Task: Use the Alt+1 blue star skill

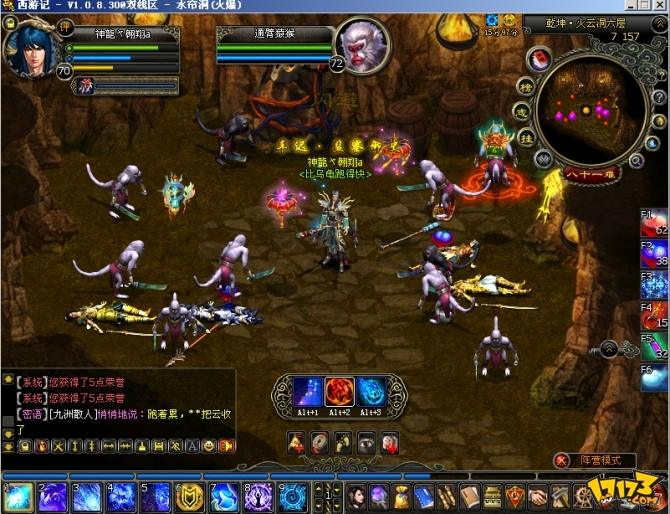Action: click(308, 392)
